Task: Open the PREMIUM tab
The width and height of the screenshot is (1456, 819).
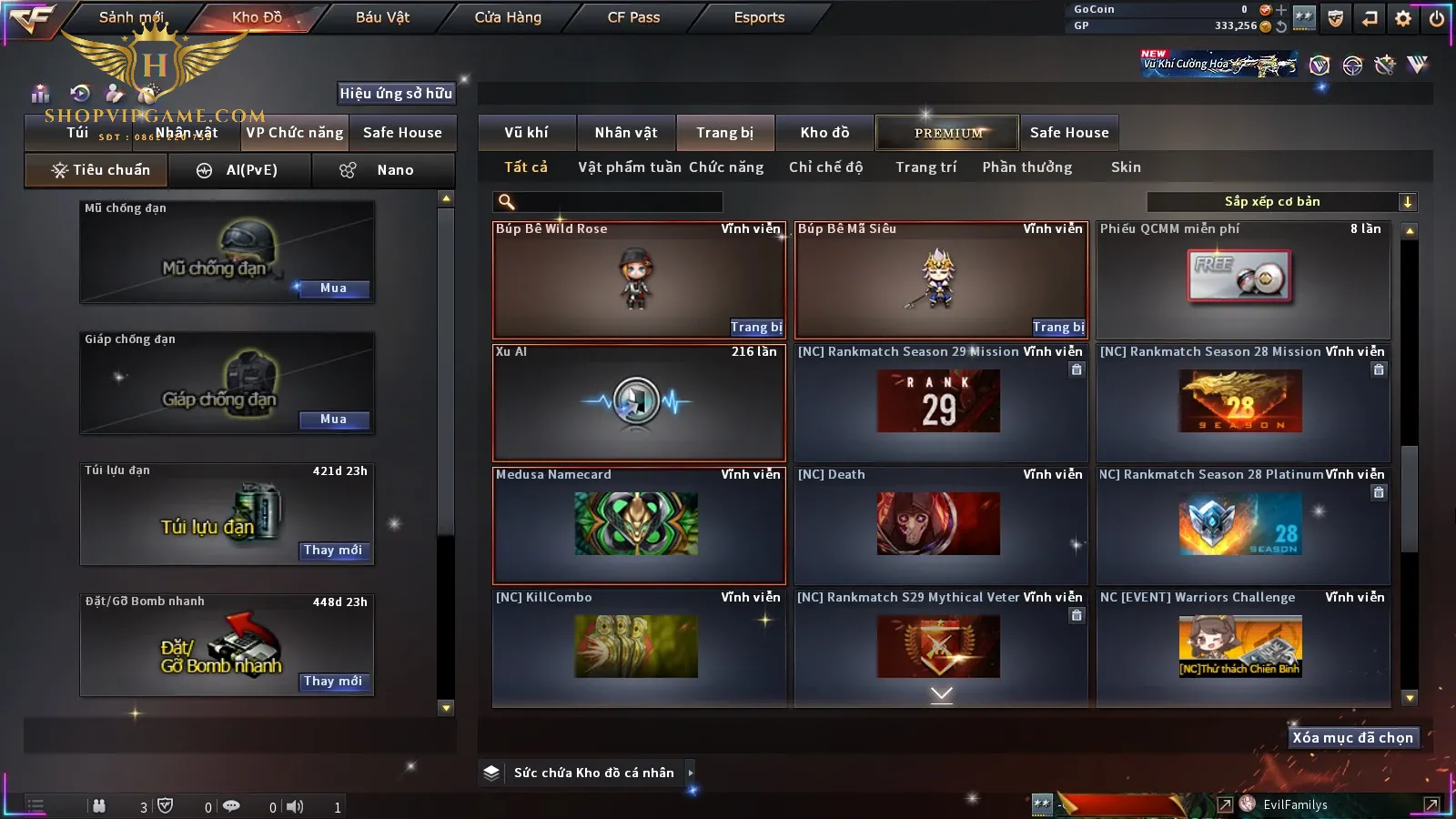Action: pyautogui.click(x=947, y=133)
